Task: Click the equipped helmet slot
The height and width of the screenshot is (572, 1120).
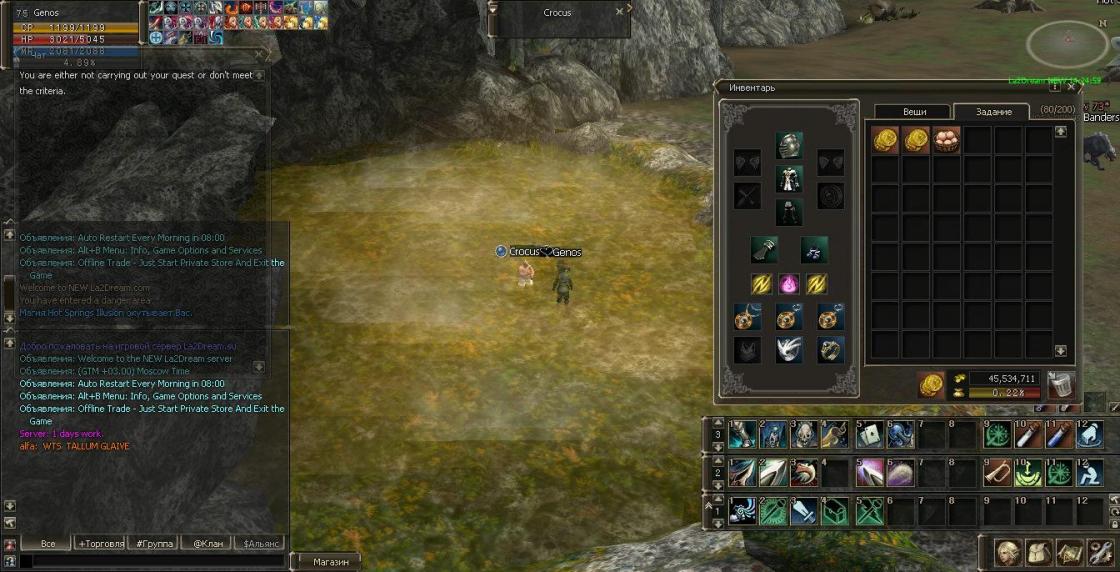Action: 789,145
